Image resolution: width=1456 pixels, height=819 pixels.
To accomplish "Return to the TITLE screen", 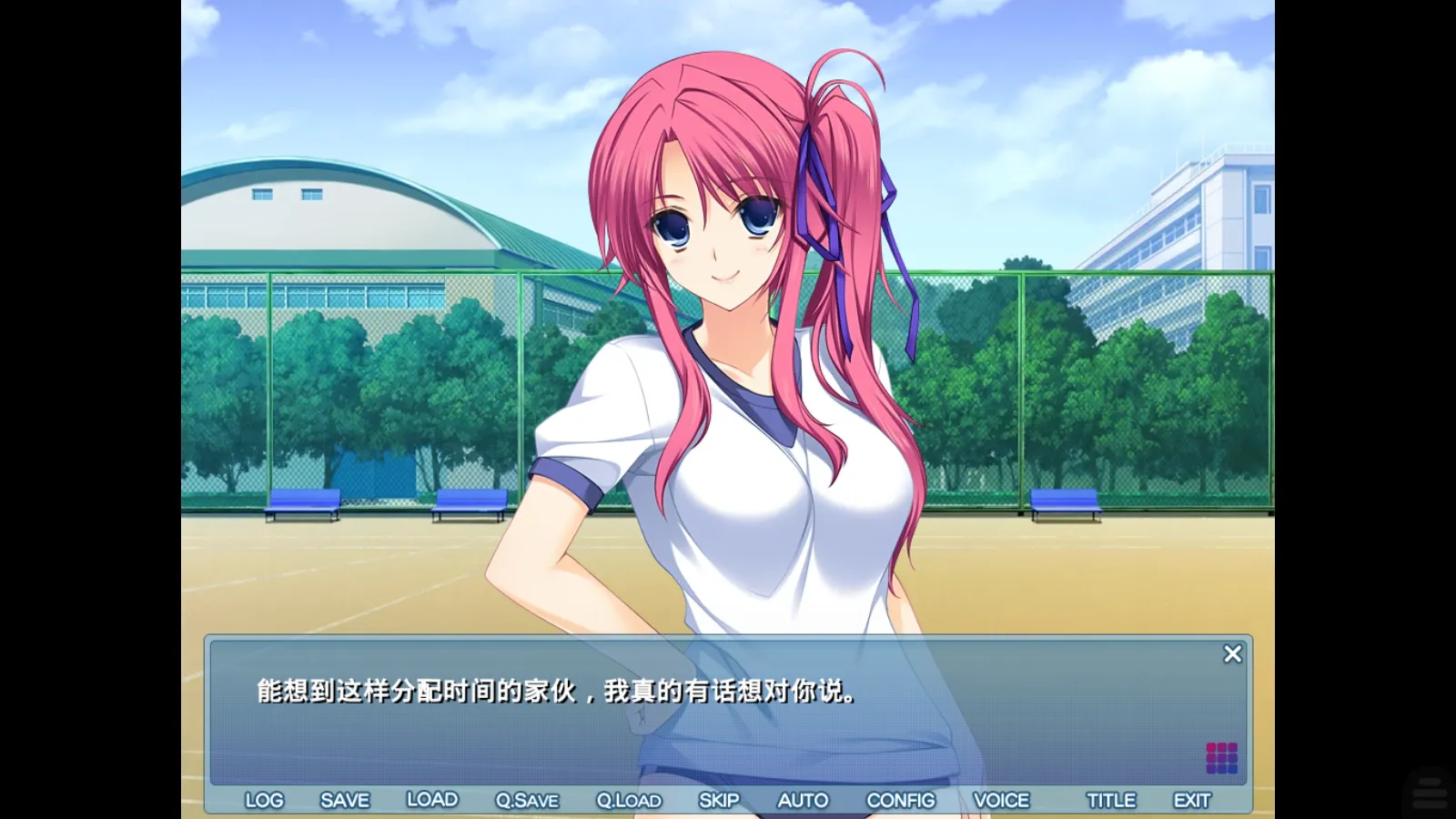I will [x=1112, y=800].
